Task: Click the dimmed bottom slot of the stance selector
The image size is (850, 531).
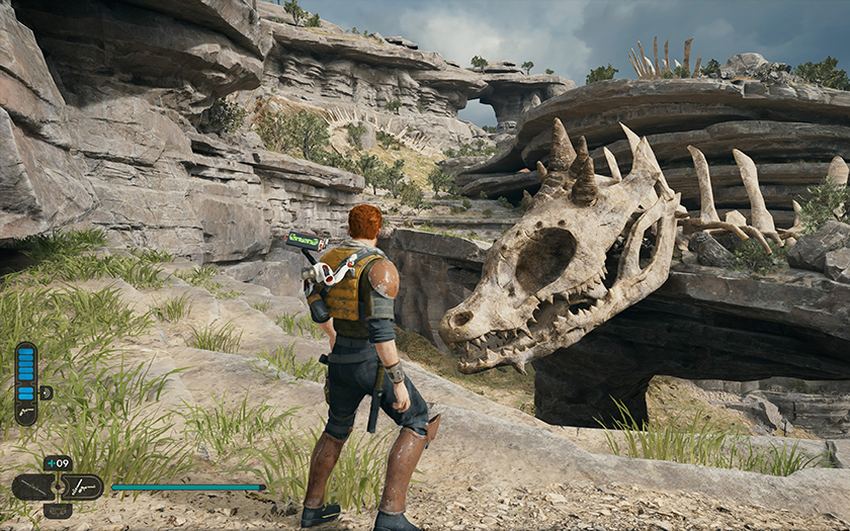Action: coord(57,510)
